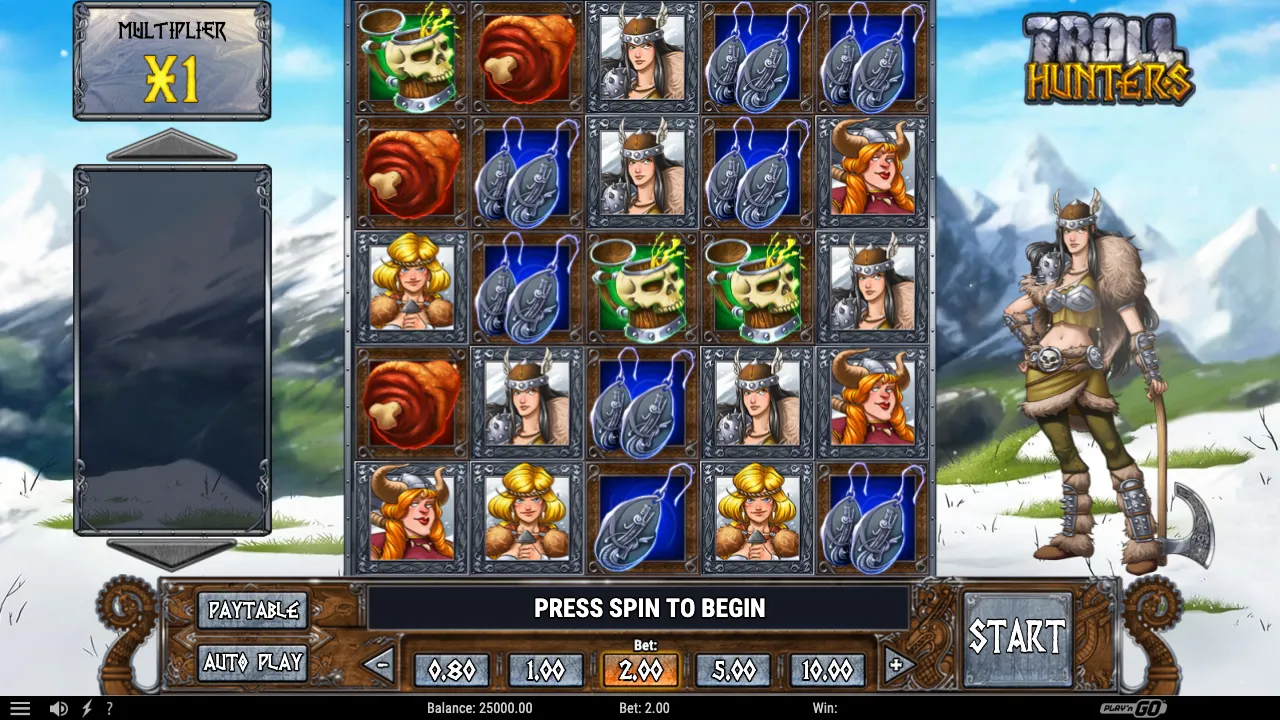Open the hamburger menu in the bottom bar

(20, 708)
